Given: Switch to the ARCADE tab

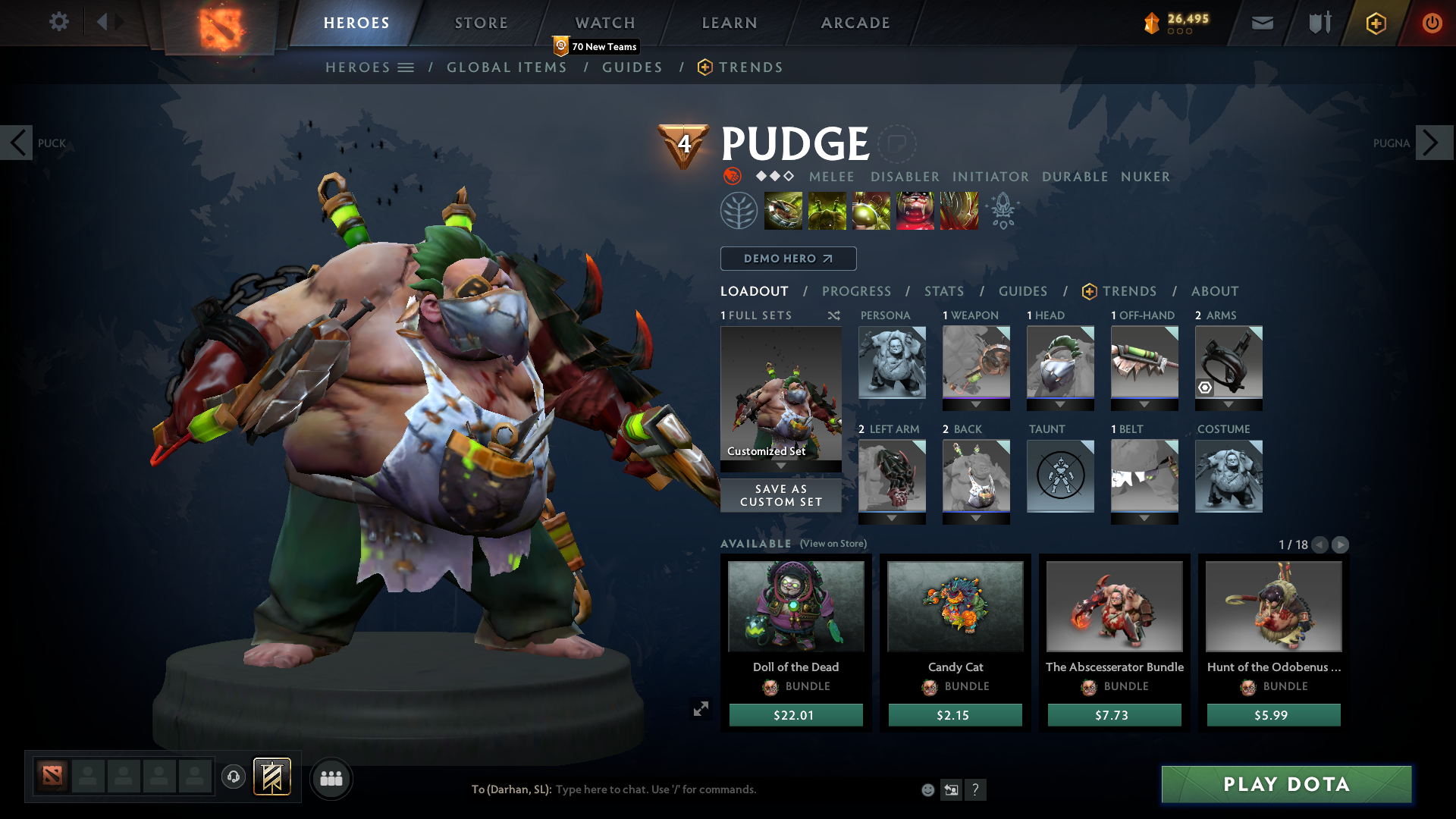Looking at the screenshot, I should point(855,23).
